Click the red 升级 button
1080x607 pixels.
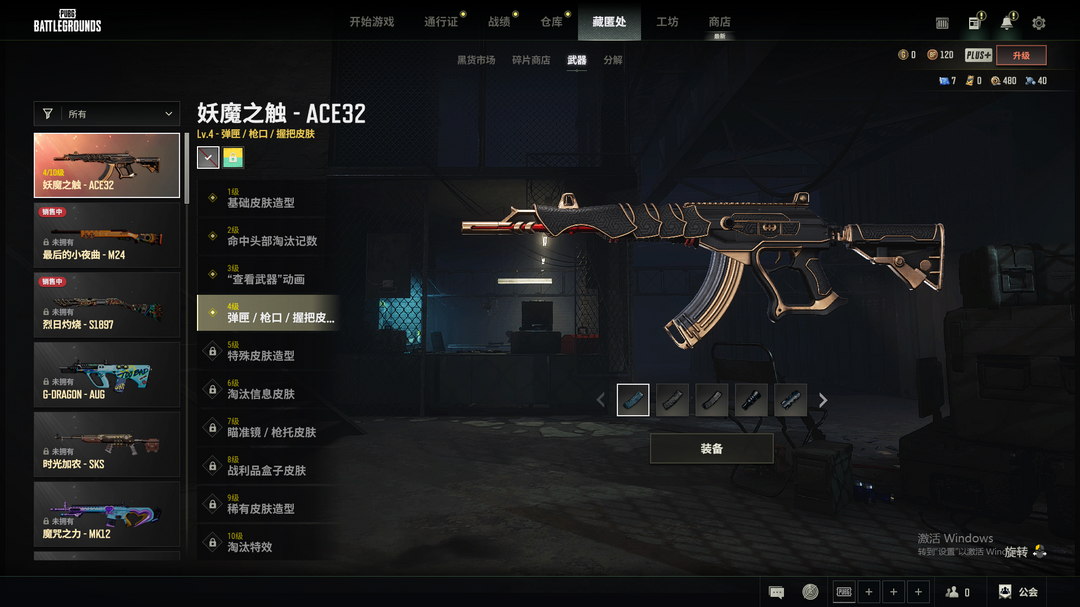(1021, 56)
